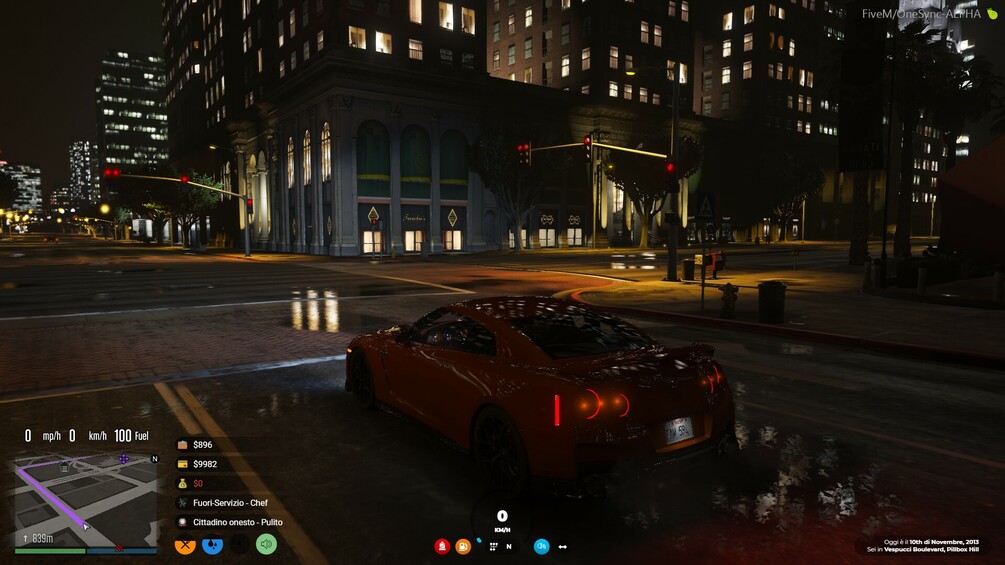Click the white double-arrow indicator icon
Screen dimensions: 1005x565
[563, 547]
